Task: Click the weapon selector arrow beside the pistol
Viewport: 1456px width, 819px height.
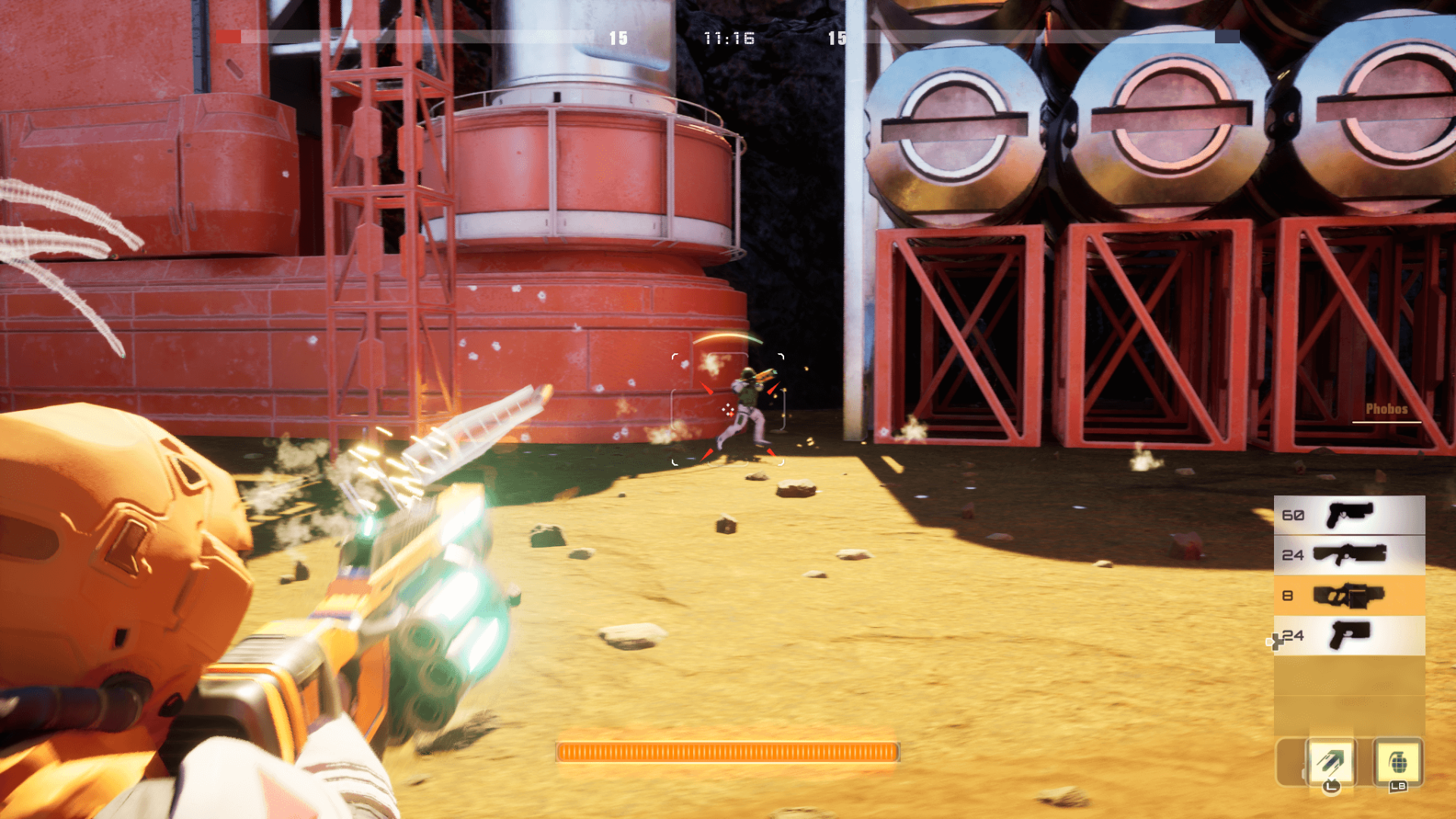Action: (1273, 642)
